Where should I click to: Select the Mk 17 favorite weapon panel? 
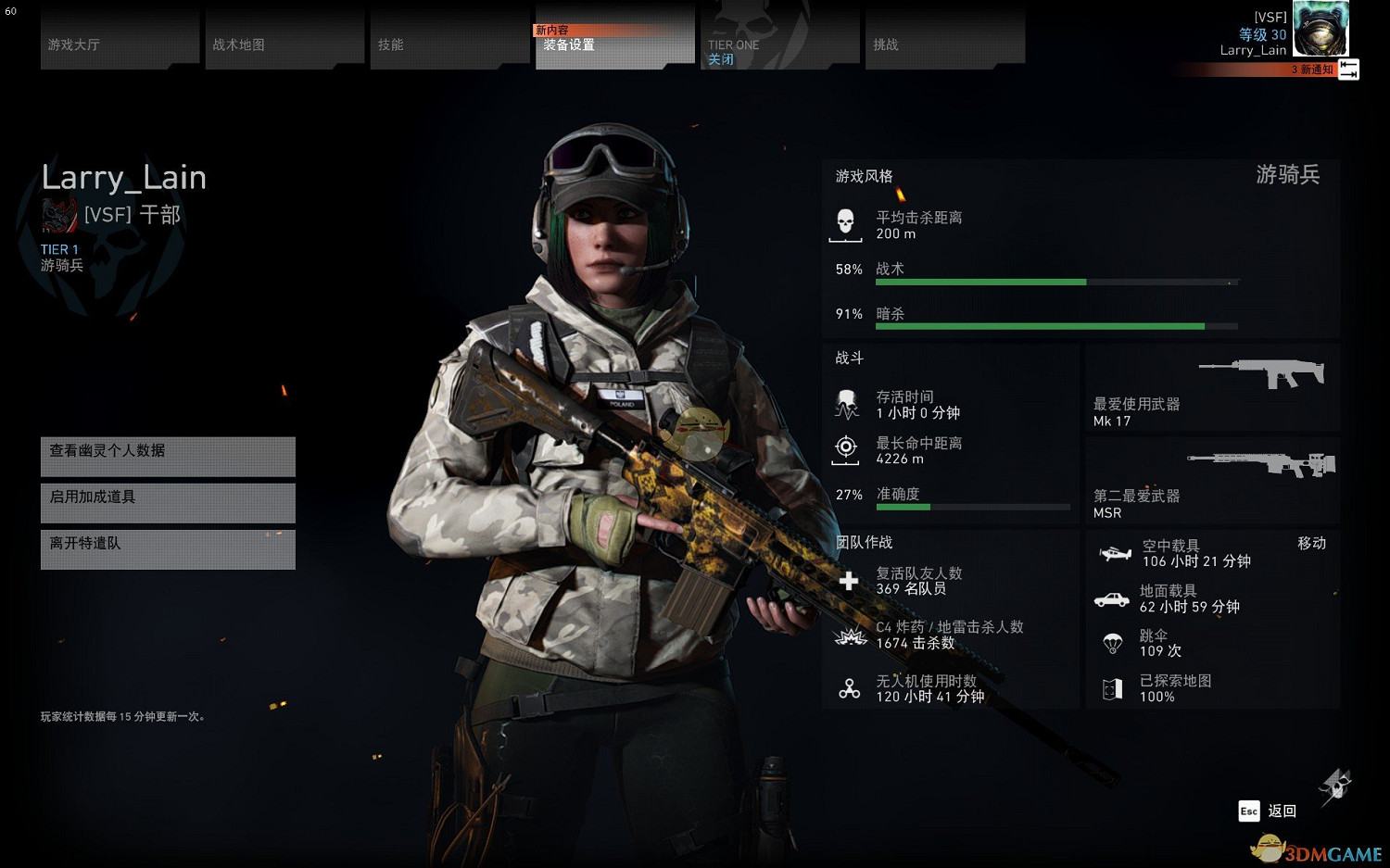1212,388
